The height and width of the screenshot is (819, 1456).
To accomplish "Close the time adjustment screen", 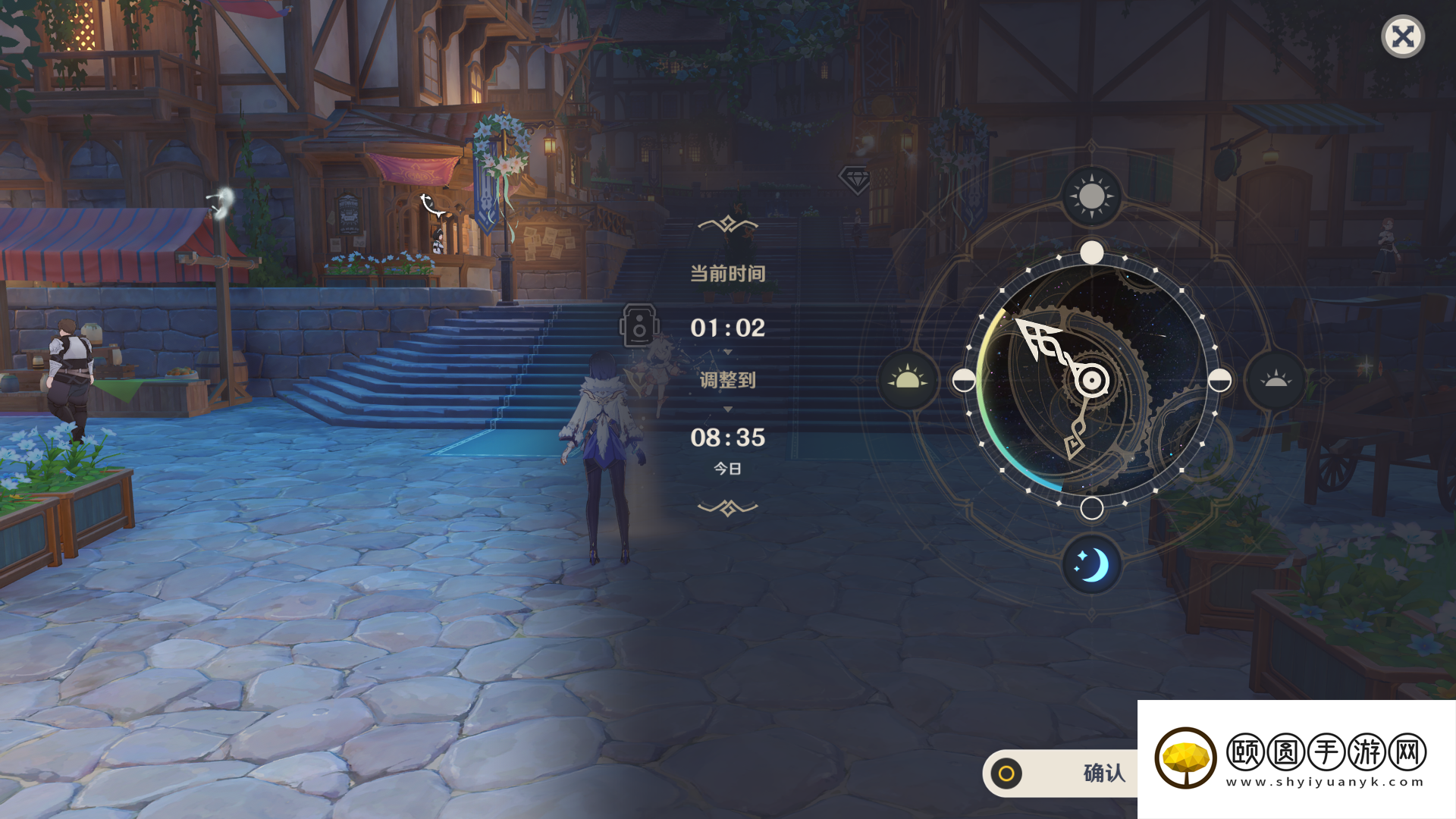I will (1403, 36).
